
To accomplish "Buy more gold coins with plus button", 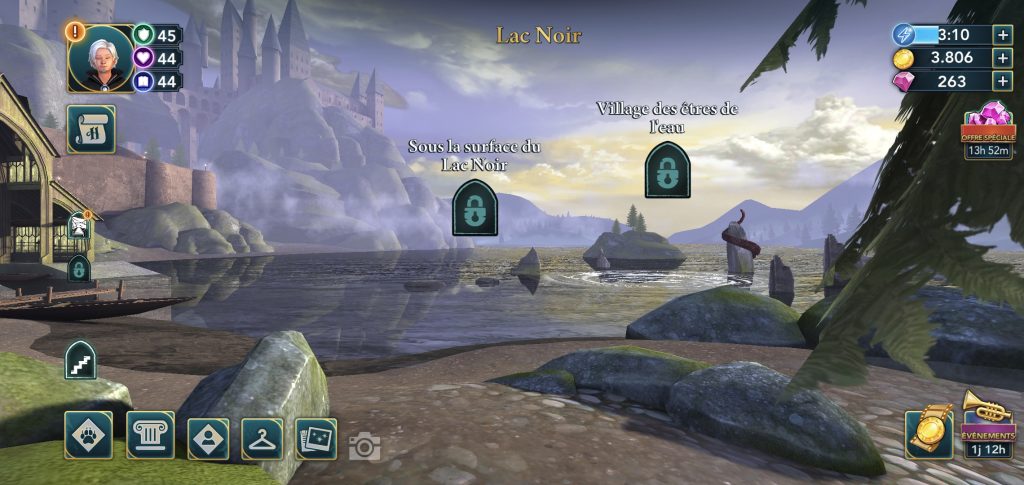I will point(1003,58).
